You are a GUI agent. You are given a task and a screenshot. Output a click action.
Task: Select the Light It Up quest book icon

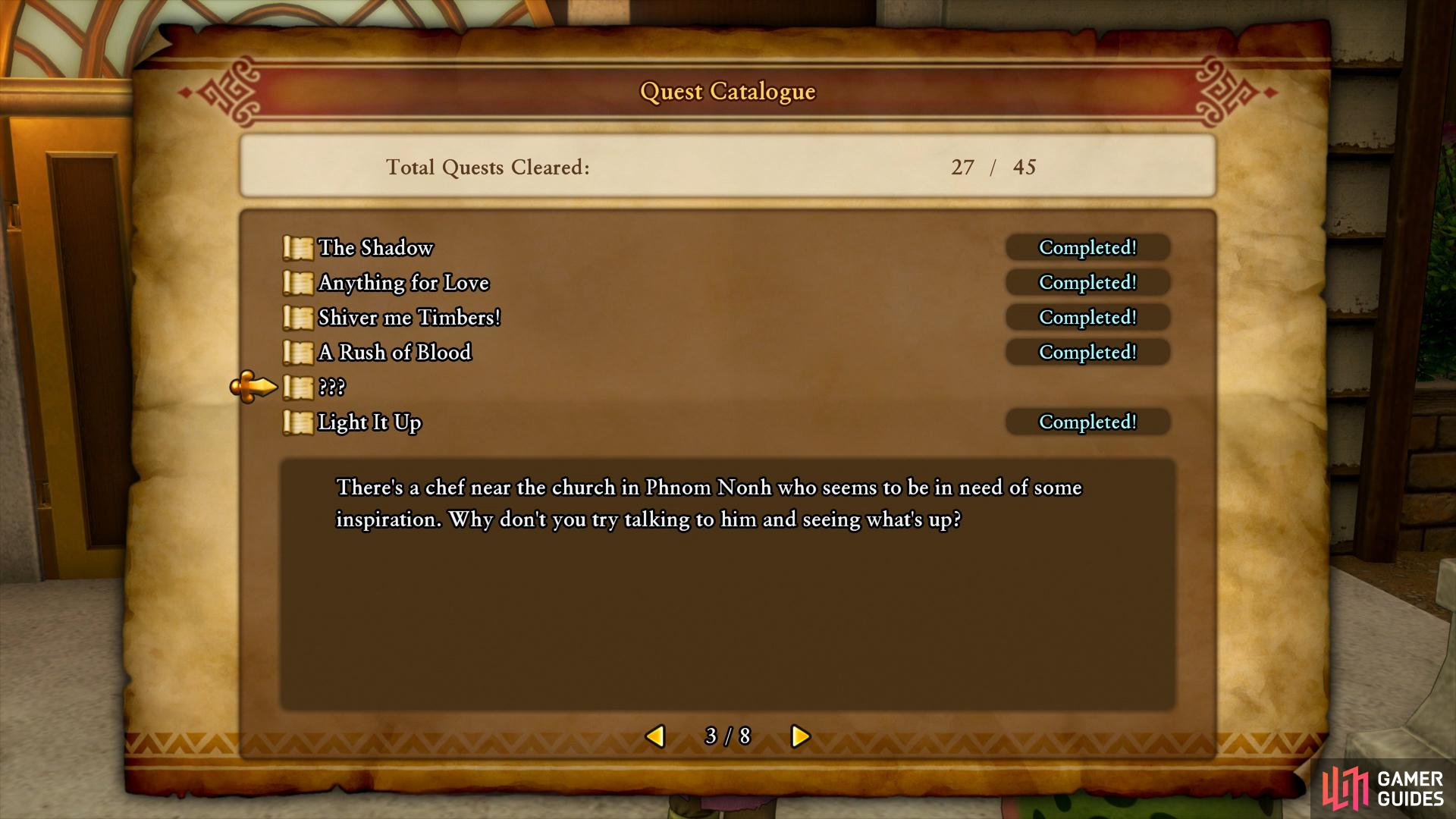click(297, 422)
